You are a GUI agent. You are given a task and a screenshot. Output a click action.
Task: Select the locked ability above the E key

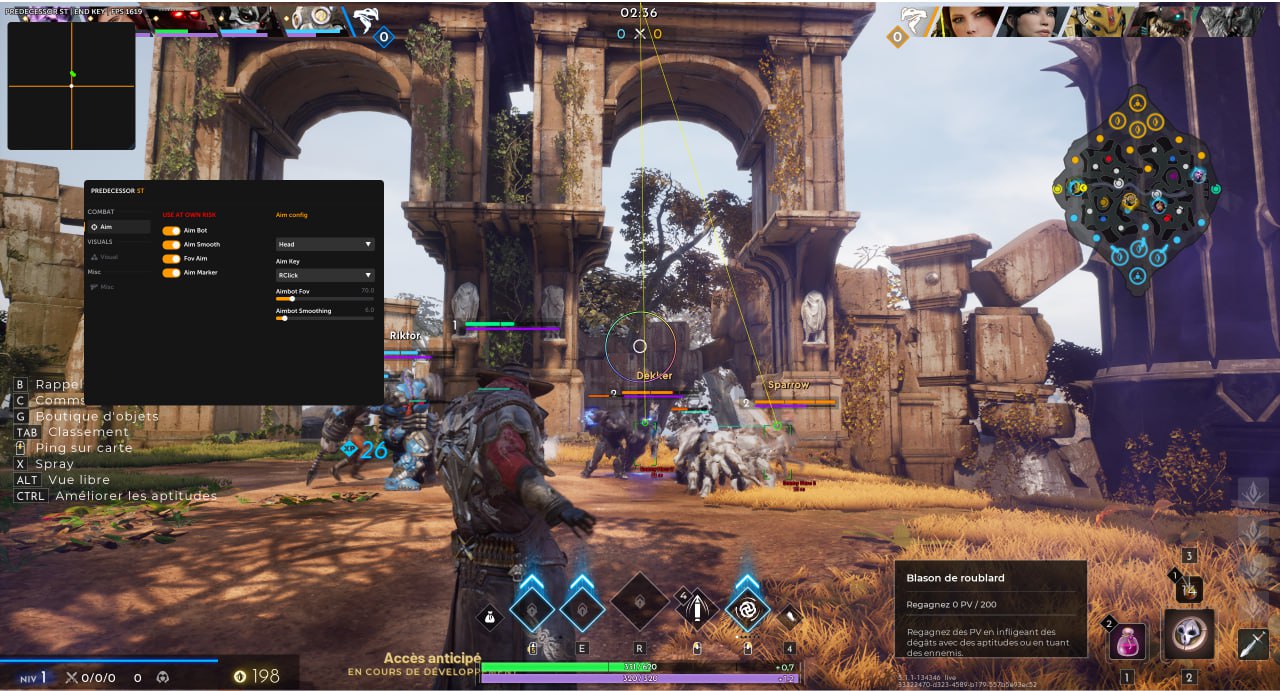tap(581, 608)
